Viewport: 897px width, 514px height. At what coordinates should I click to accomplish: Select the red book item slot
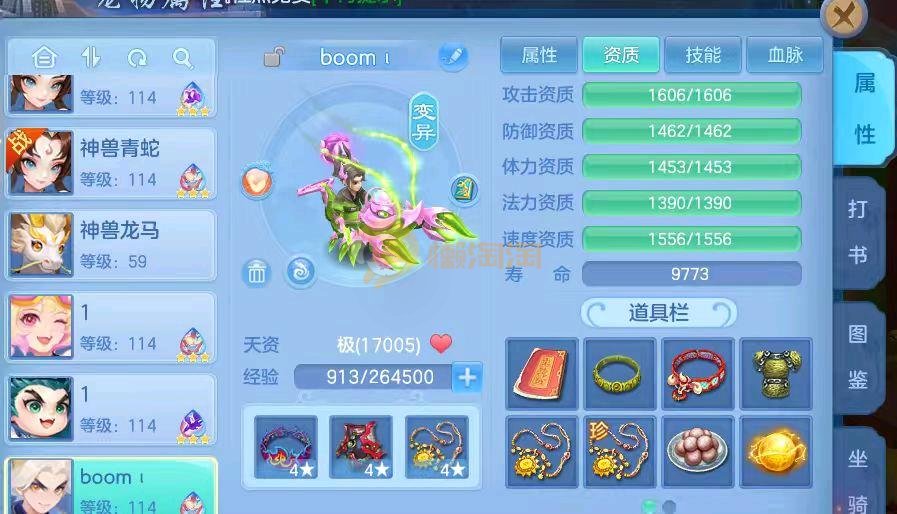click(x=541, y=373)
